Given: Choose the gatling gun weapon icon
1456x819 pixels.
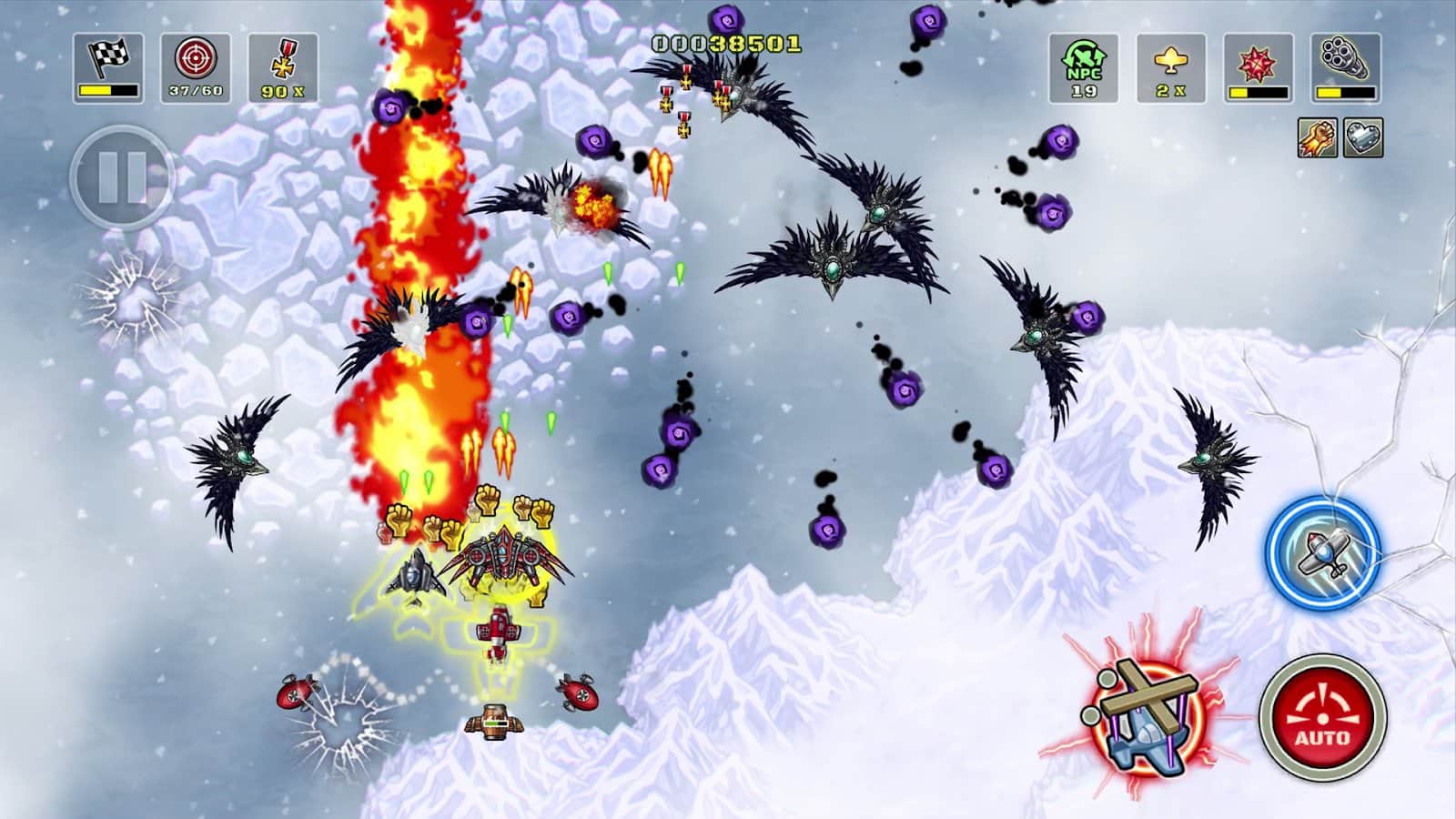Looking at the screenshot, I should (1346, 67).
